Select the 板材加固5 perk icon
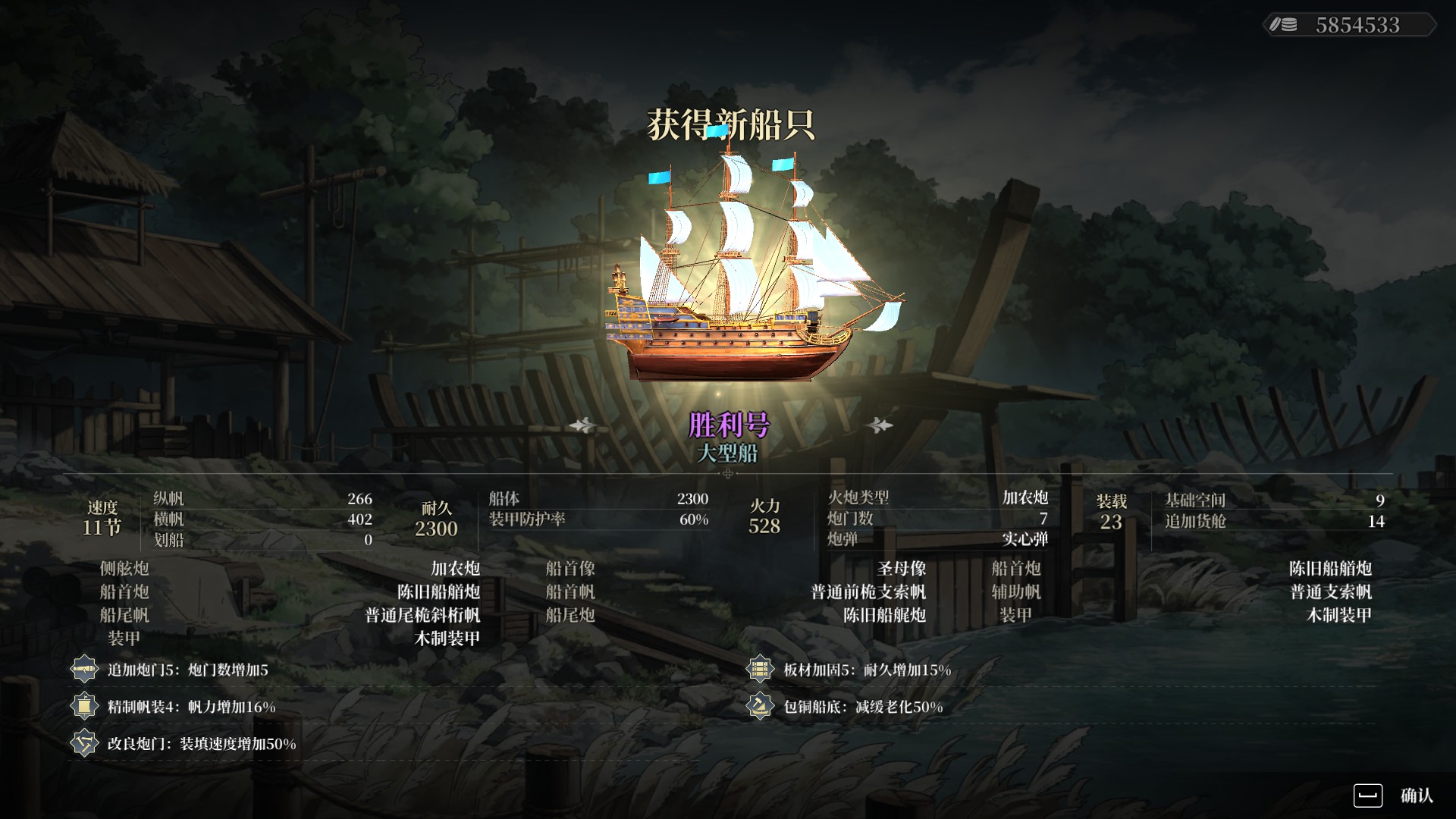The height and width of the screenshot is (819, 1456). pyautogui.click(x=759, y=670)
